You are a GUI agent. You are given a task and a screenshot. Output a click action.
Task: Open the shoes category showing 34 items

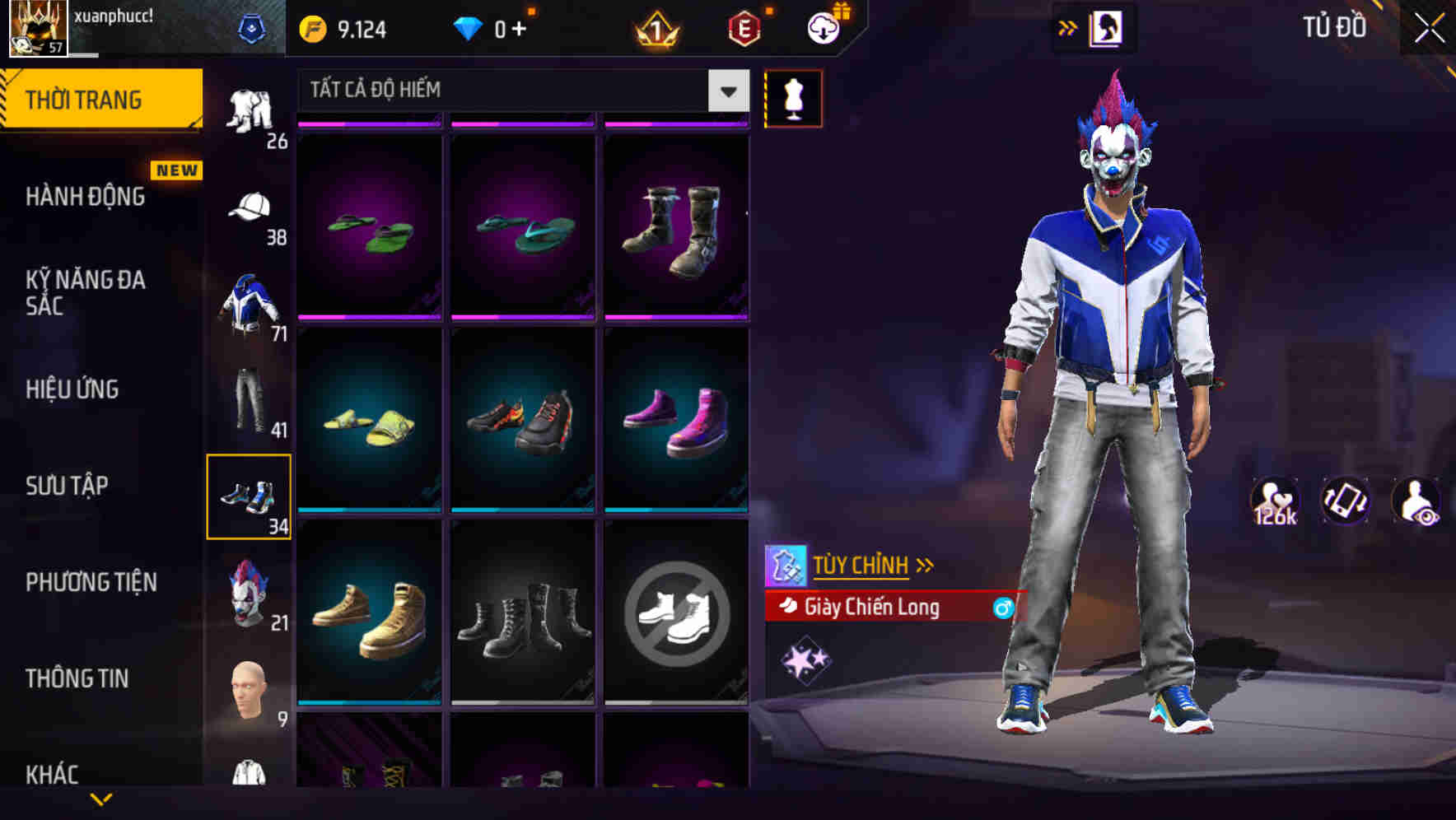pyautogui.click(x=250, y=494)
